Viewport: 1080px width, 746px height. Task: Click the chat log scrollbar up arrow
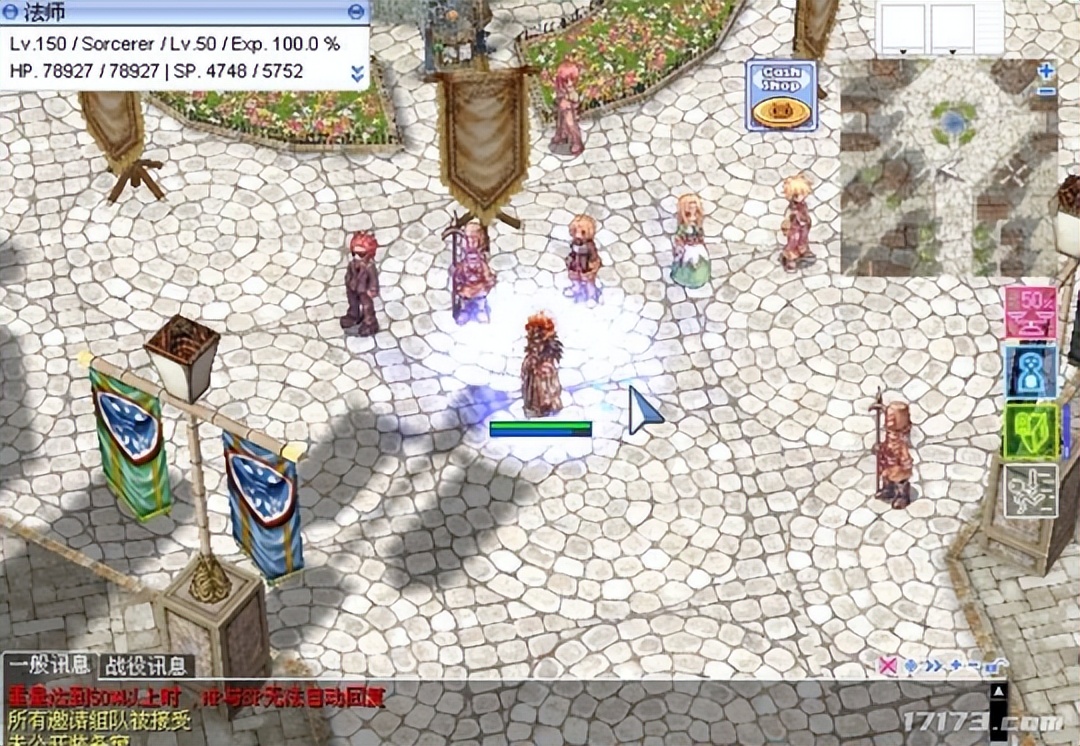point(997,691)
